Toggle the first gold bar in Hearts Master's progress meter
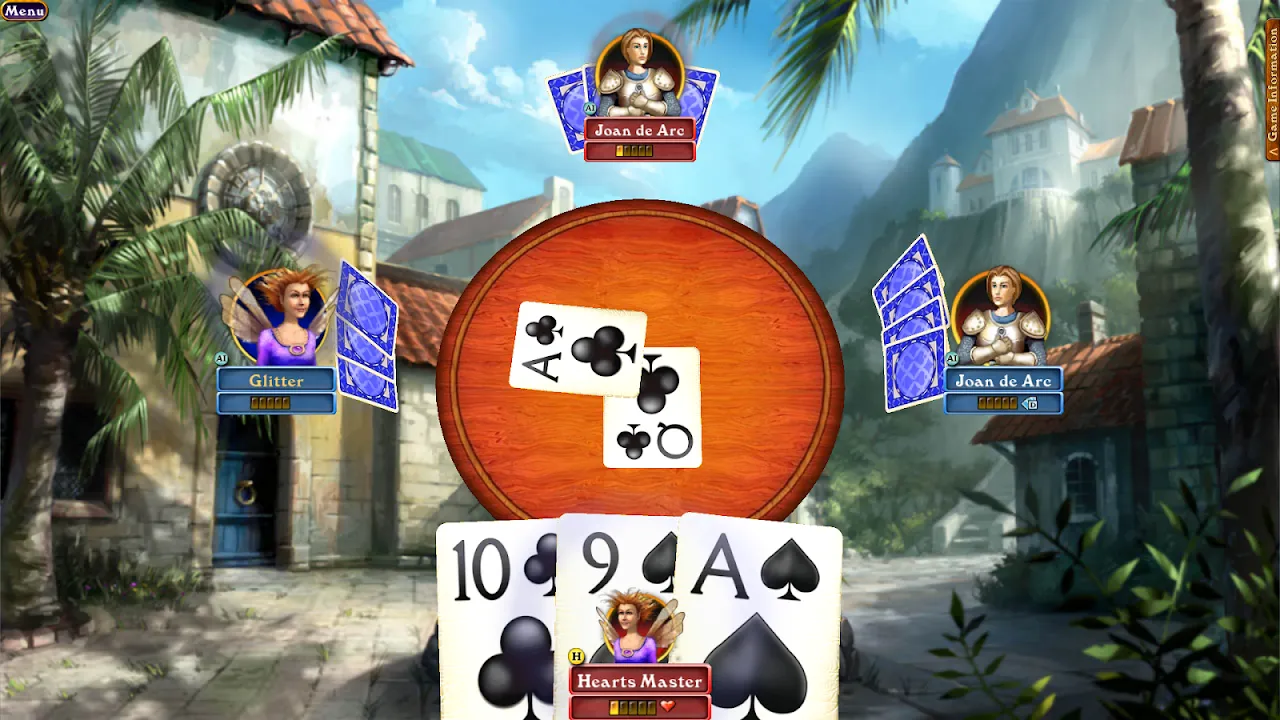Screen dimensions: 1280x720 tap(614, 707)
